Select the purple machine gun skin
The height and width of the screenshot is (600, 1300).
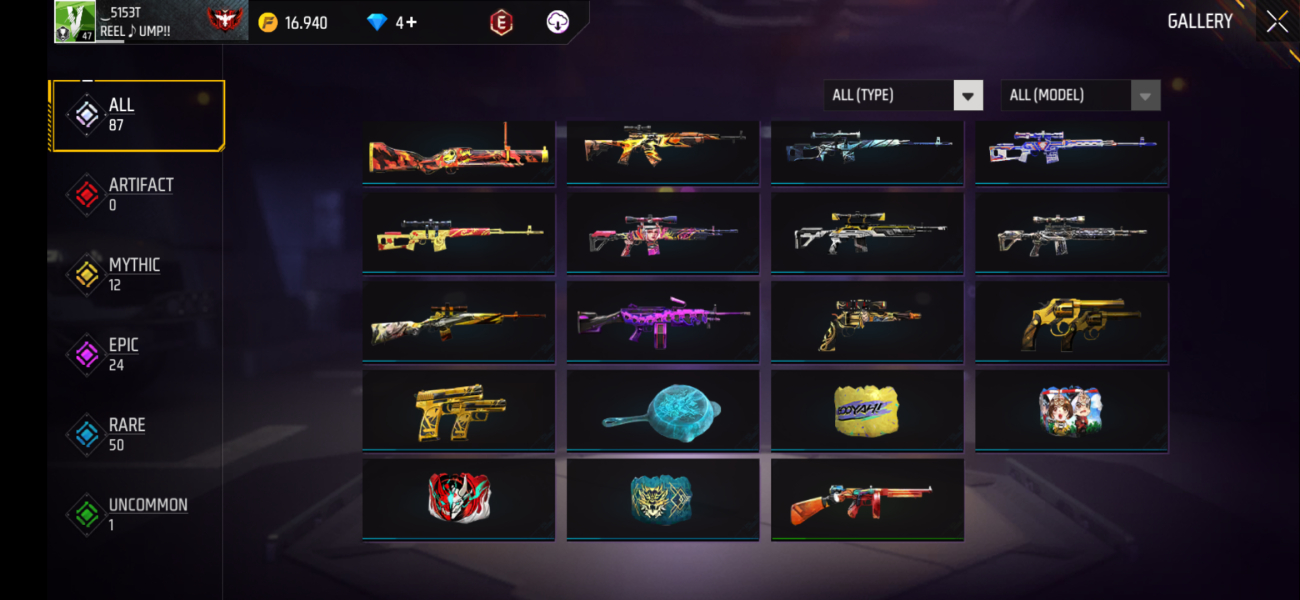(x=662, y=322)
